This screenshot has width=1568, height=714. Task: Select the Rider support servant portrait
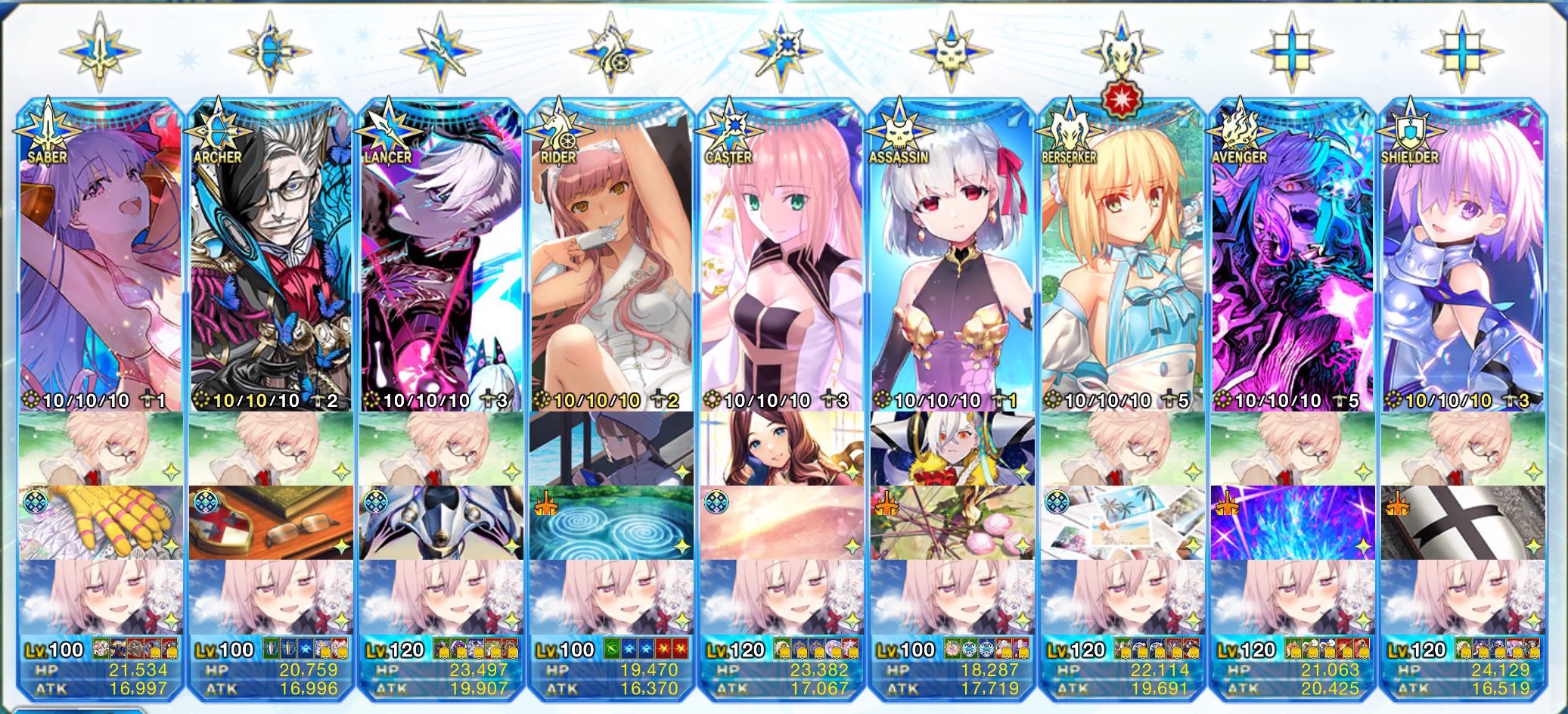(x=611, y=257)
